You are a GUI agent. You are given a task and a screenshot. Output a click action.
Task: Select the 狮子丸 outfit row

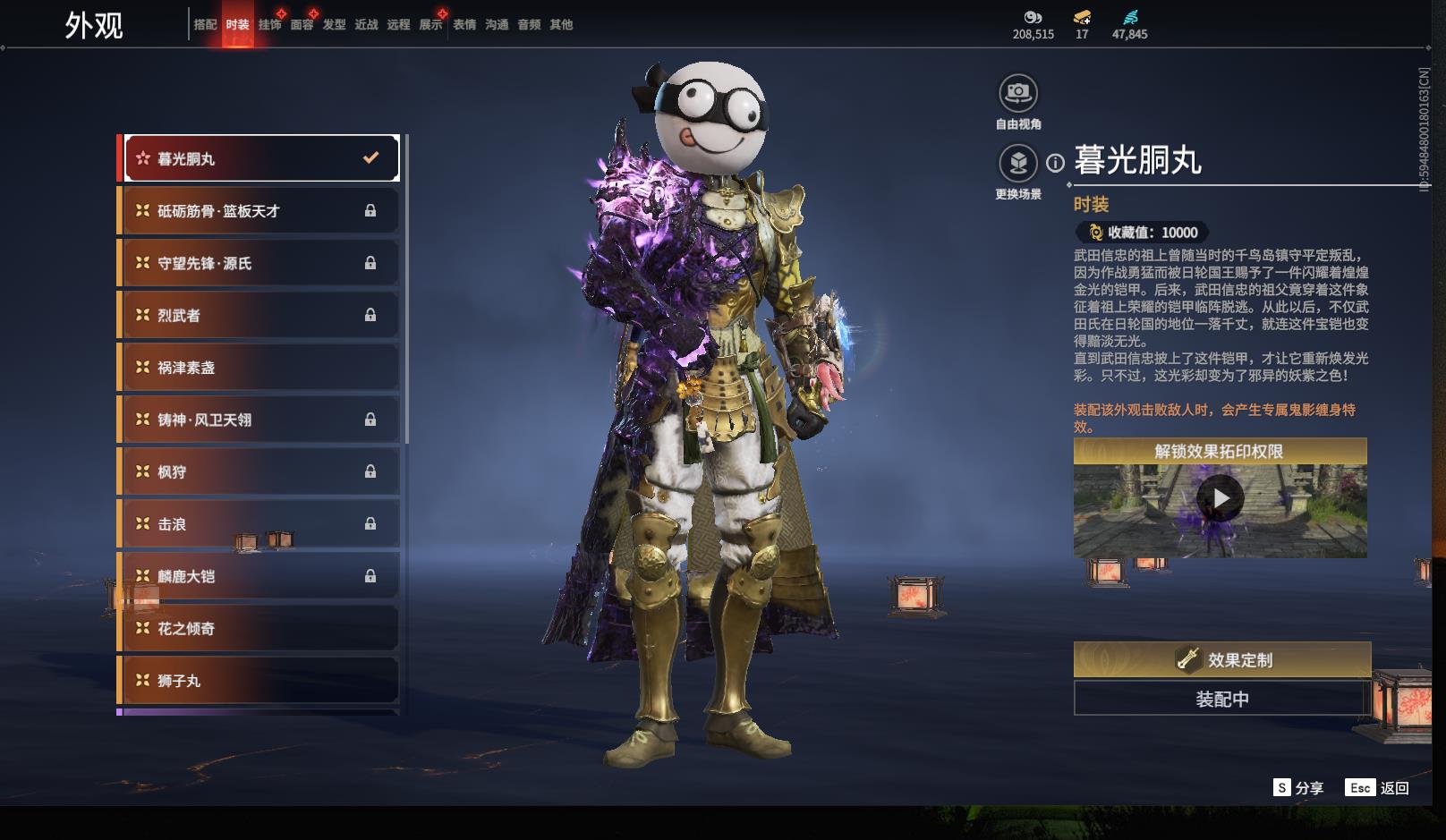click(259, 681)
